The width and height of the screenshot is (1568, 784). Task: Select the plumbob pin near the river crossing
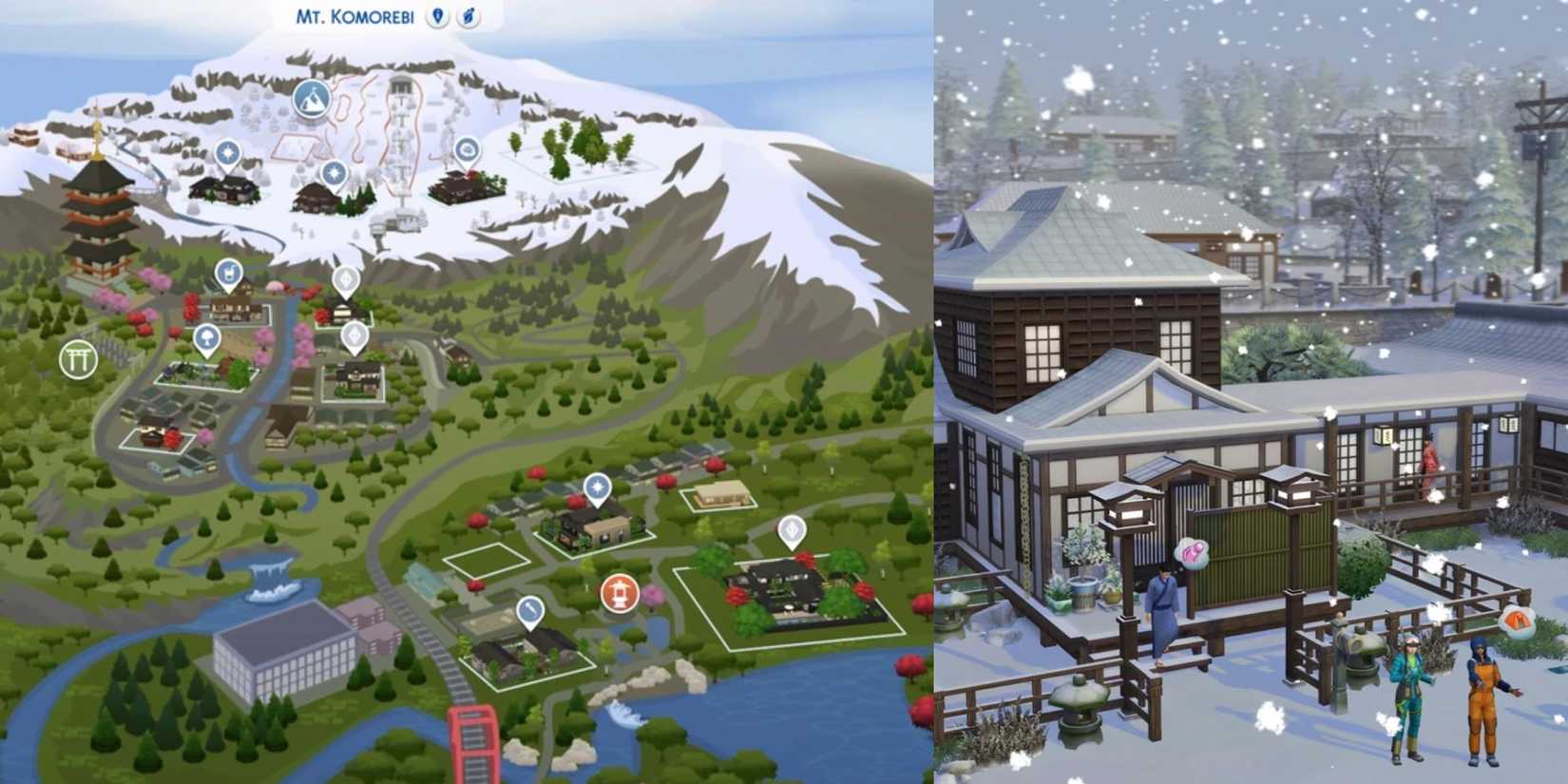coord(355,337)
